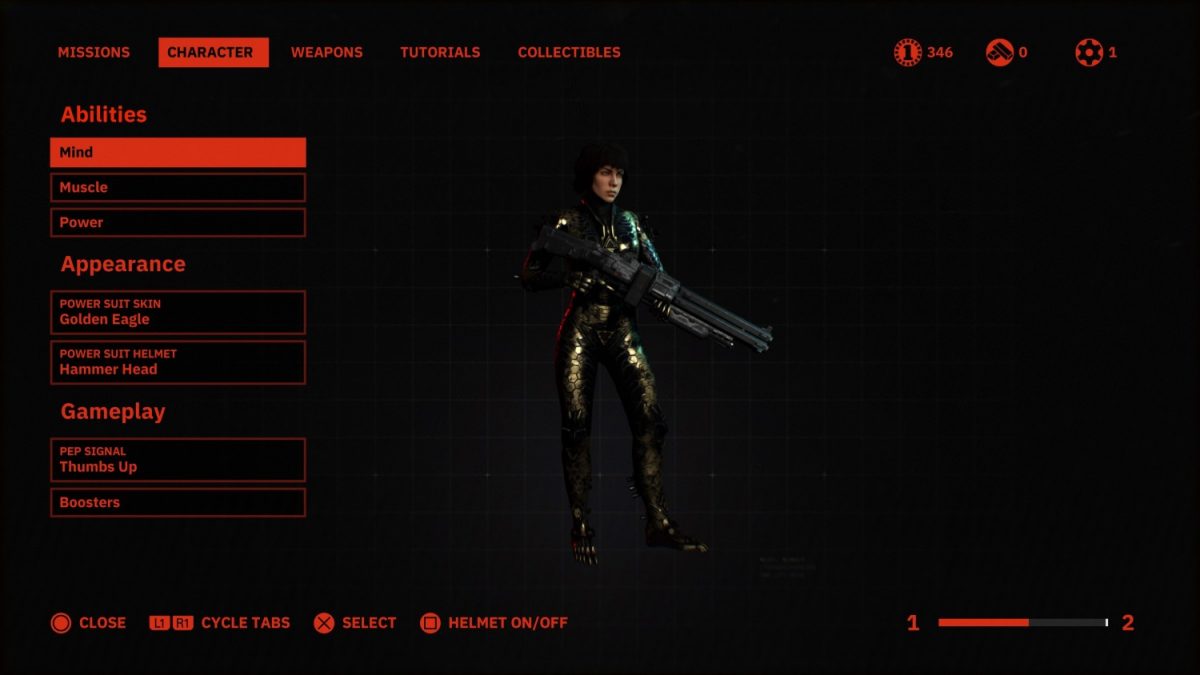Select the Character tab
Screen dimensions: 1200x675
213,52
